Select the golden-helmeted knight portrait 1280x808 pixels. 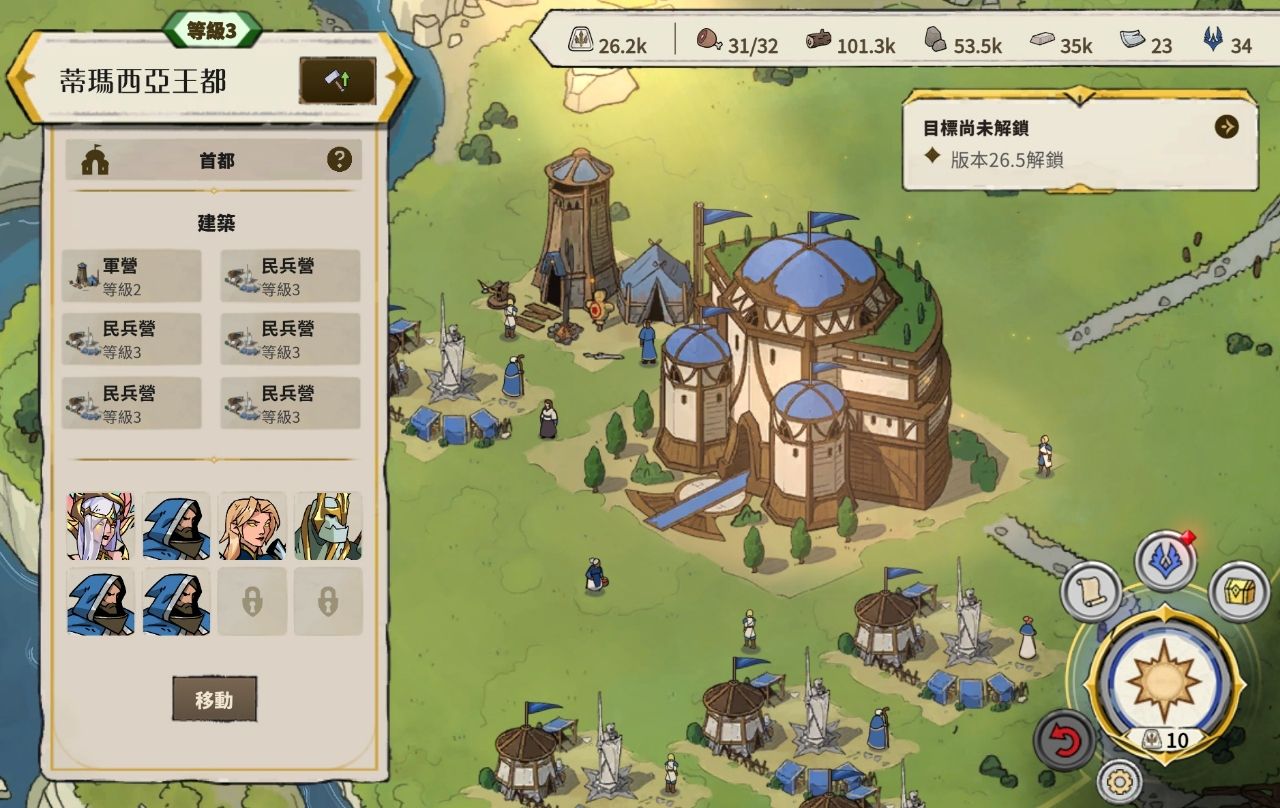[x=328, y=526]
